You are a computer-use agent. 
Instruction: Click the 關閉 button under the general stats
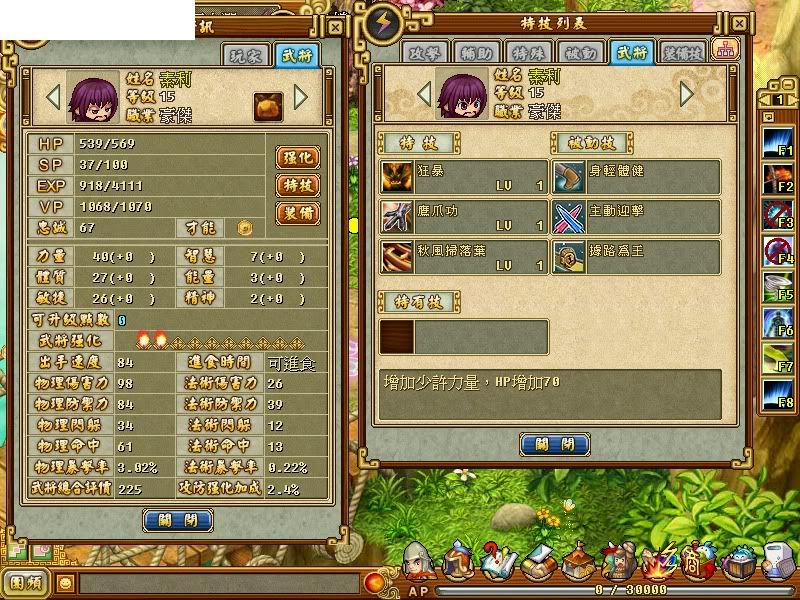[x=178, y=520]
